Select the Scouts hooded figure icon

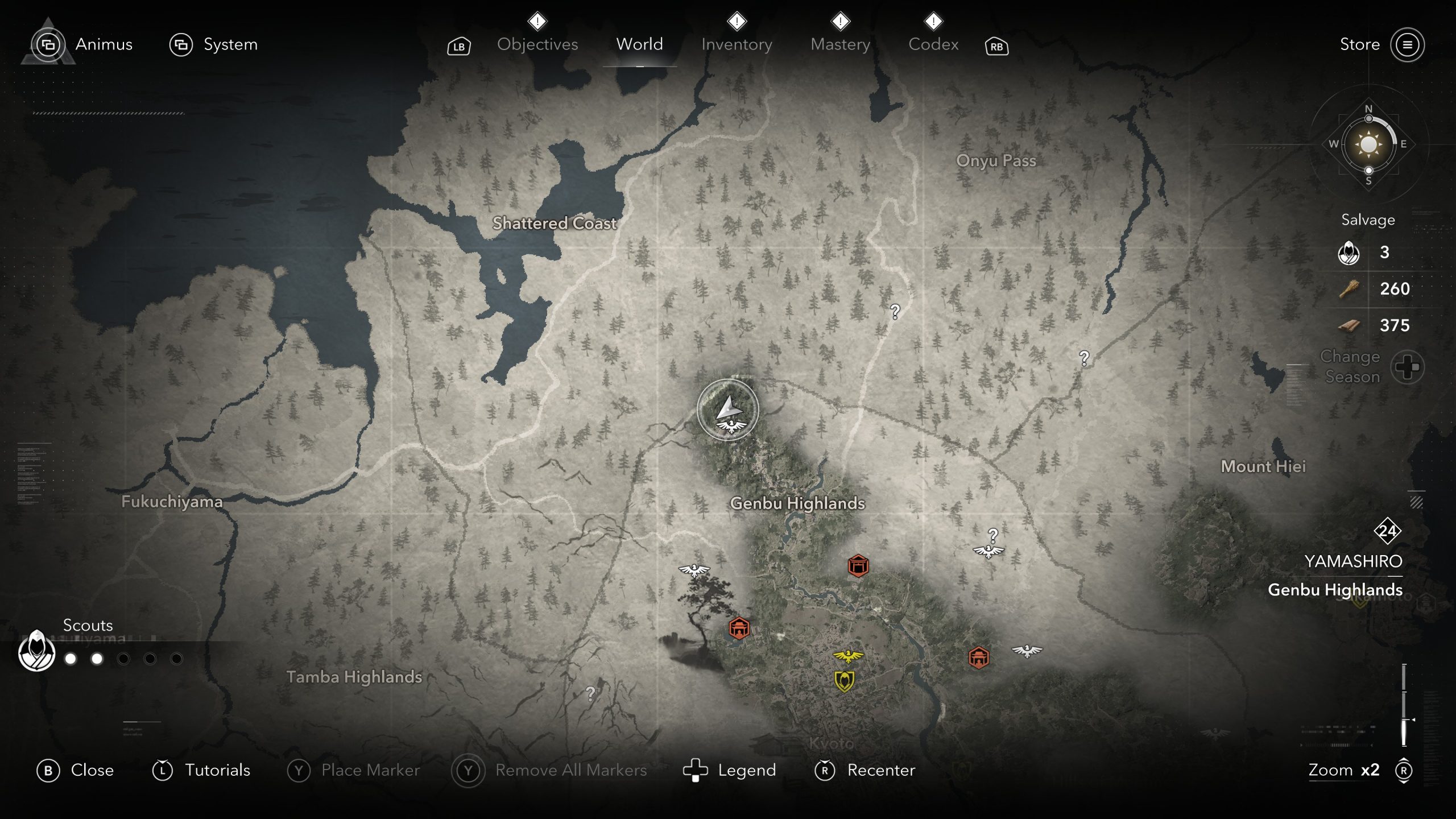click(37, 651)
